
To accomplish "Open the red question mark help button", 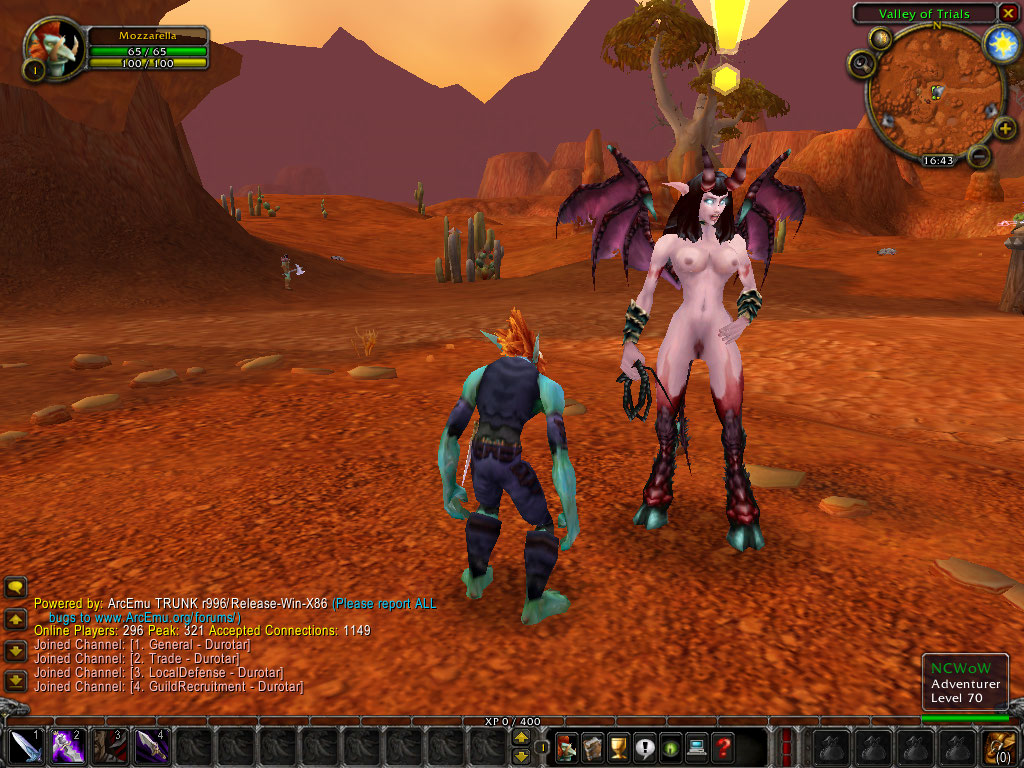I will tap(722, 746).
